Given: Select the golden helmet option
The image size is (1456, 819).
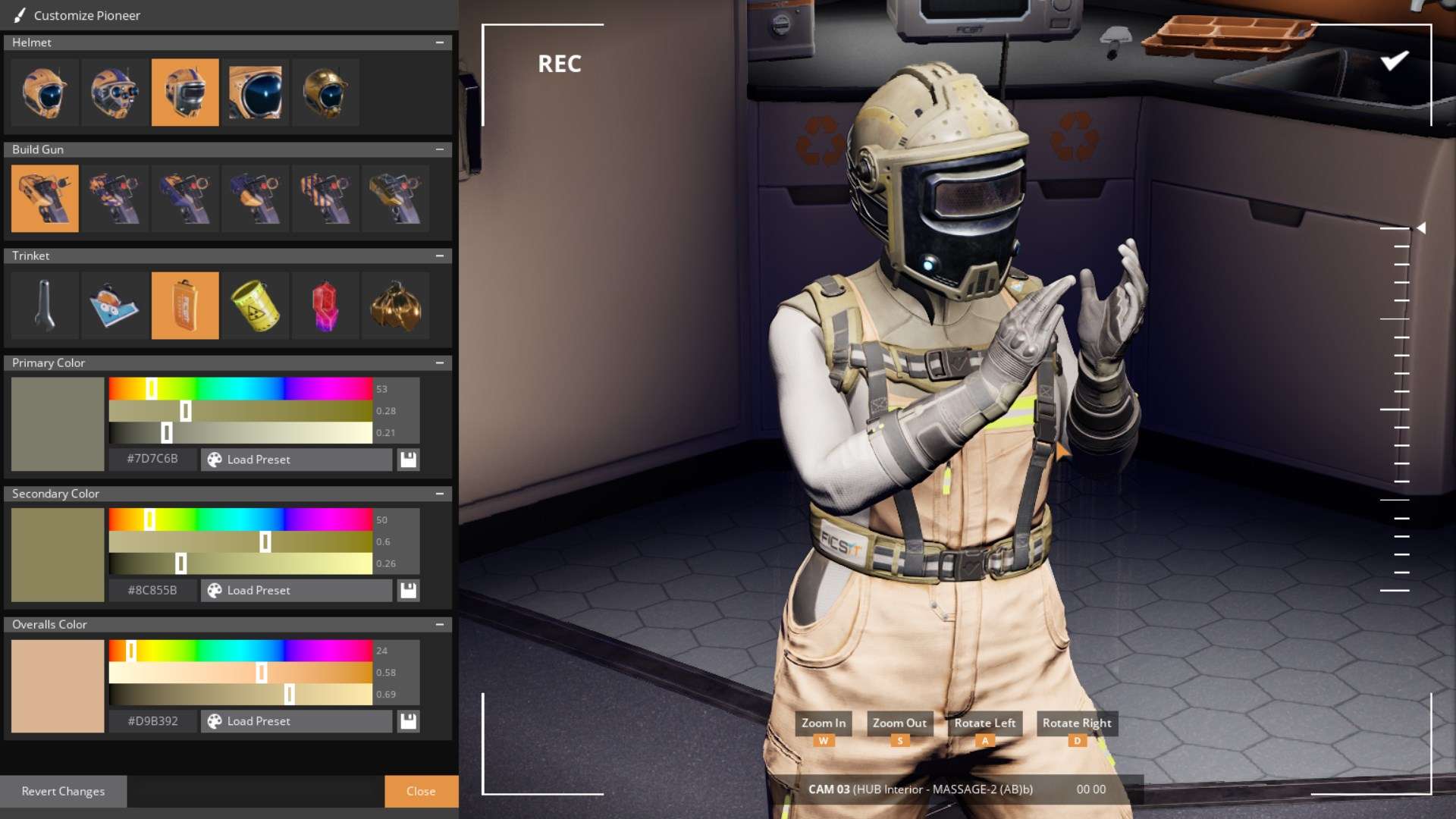Looking at the screenshot, I should pyautogui.click(x=325, y=93).
